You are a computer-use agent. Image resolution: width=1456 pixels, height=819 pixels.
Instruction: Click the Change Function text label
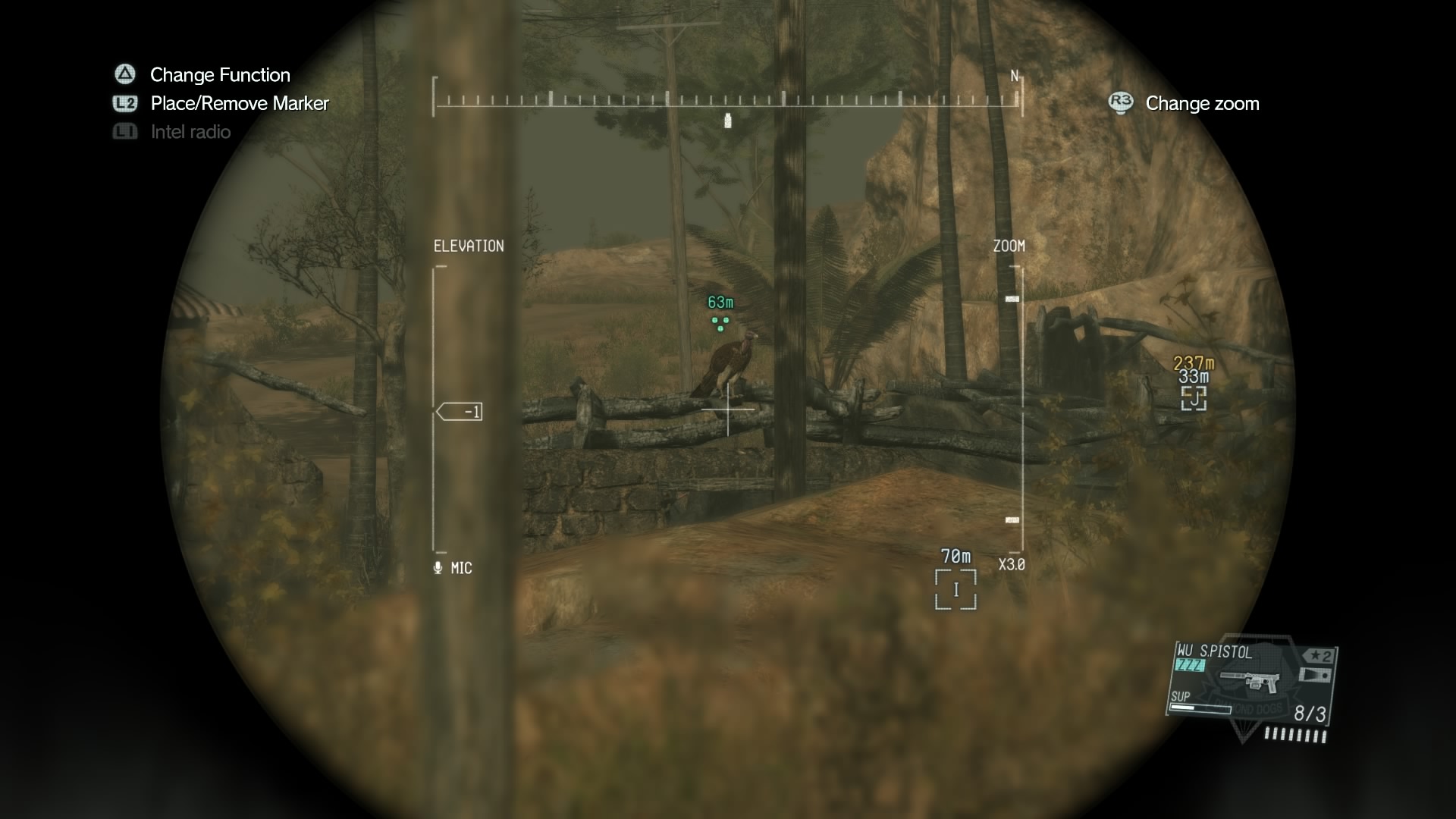220,74
